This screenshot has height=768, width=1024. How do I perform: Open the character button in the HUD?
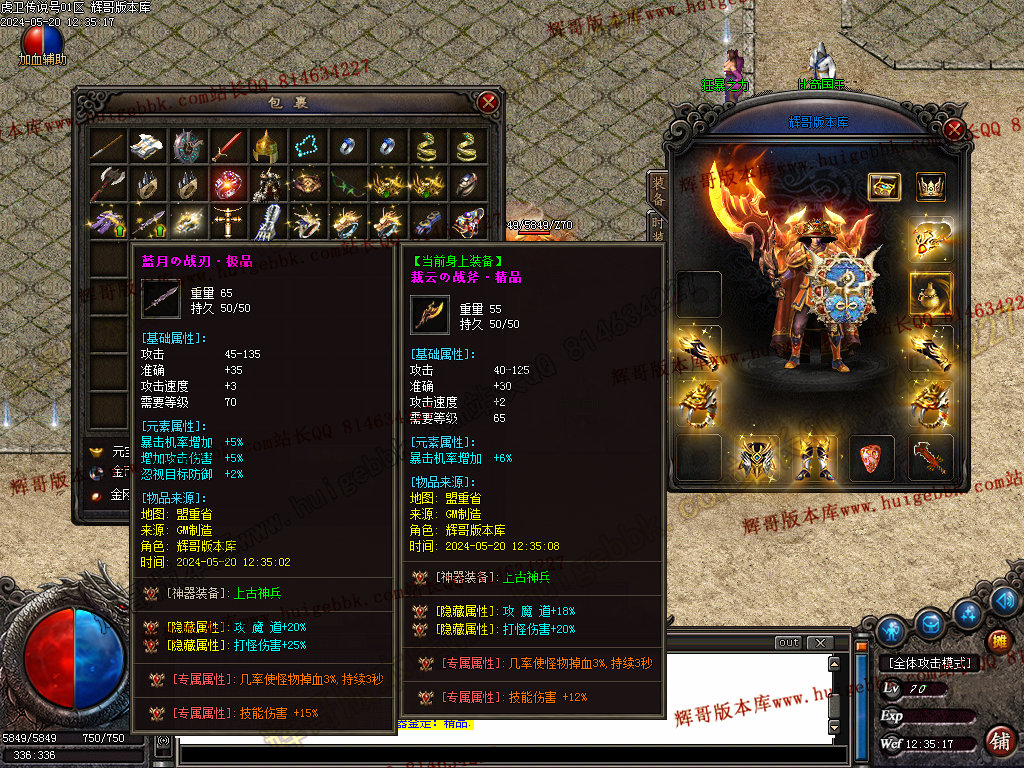[891, 630]
